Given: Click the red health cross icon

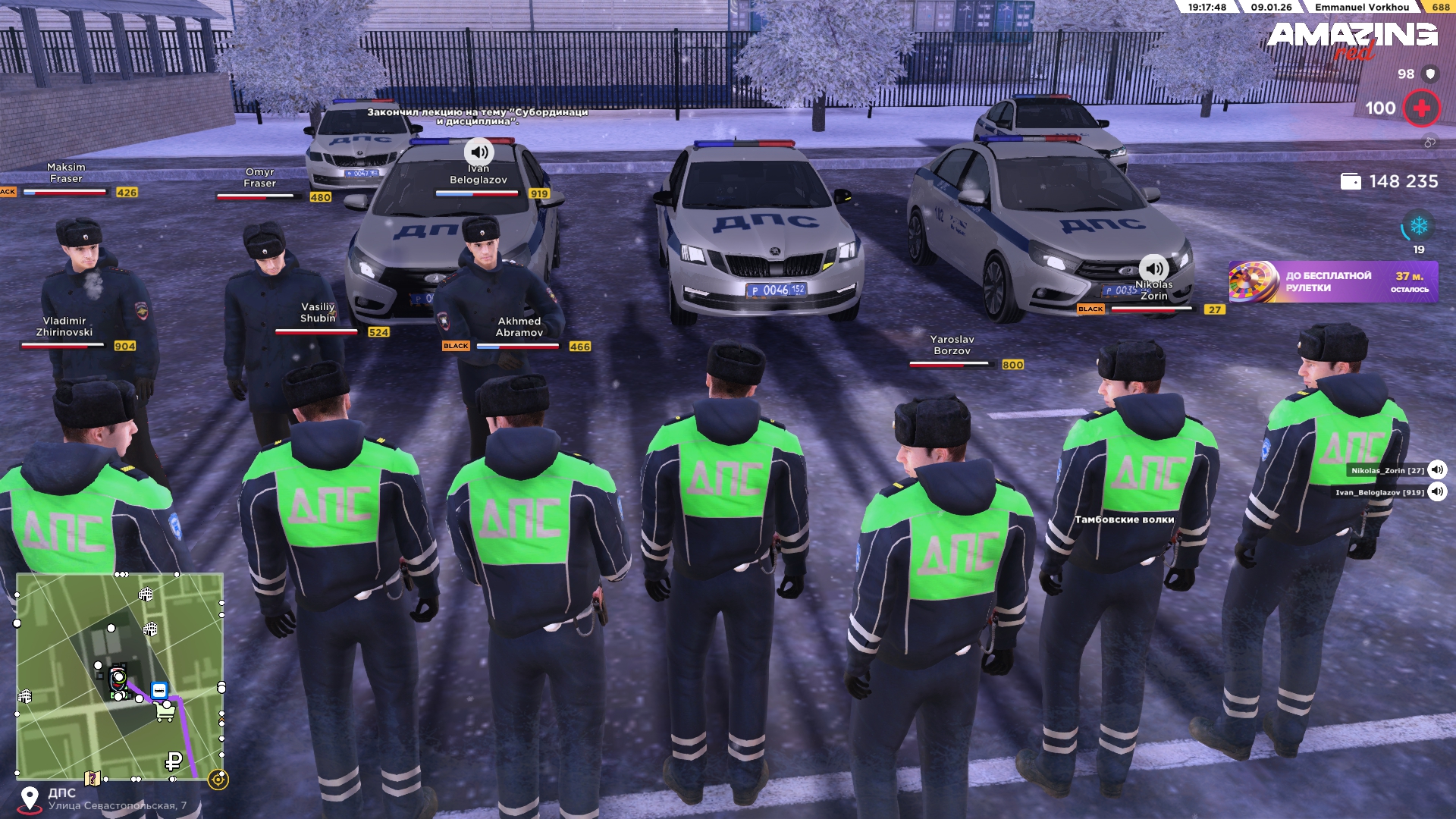Looking at the screenshot, I should tap(1421, 108).
